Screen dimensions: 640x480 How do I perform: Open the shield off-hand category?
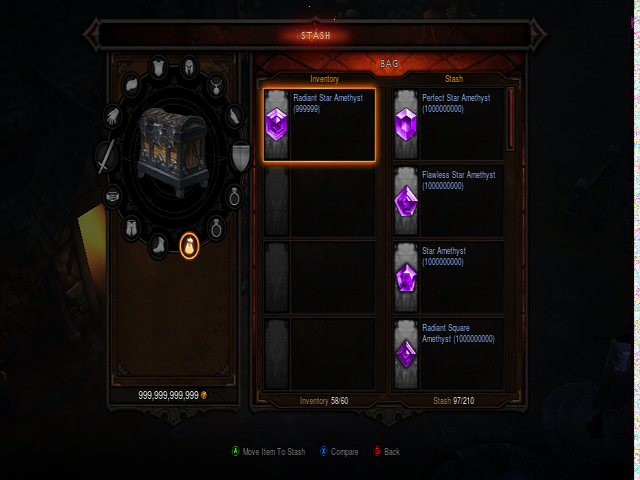click(242, 156)
